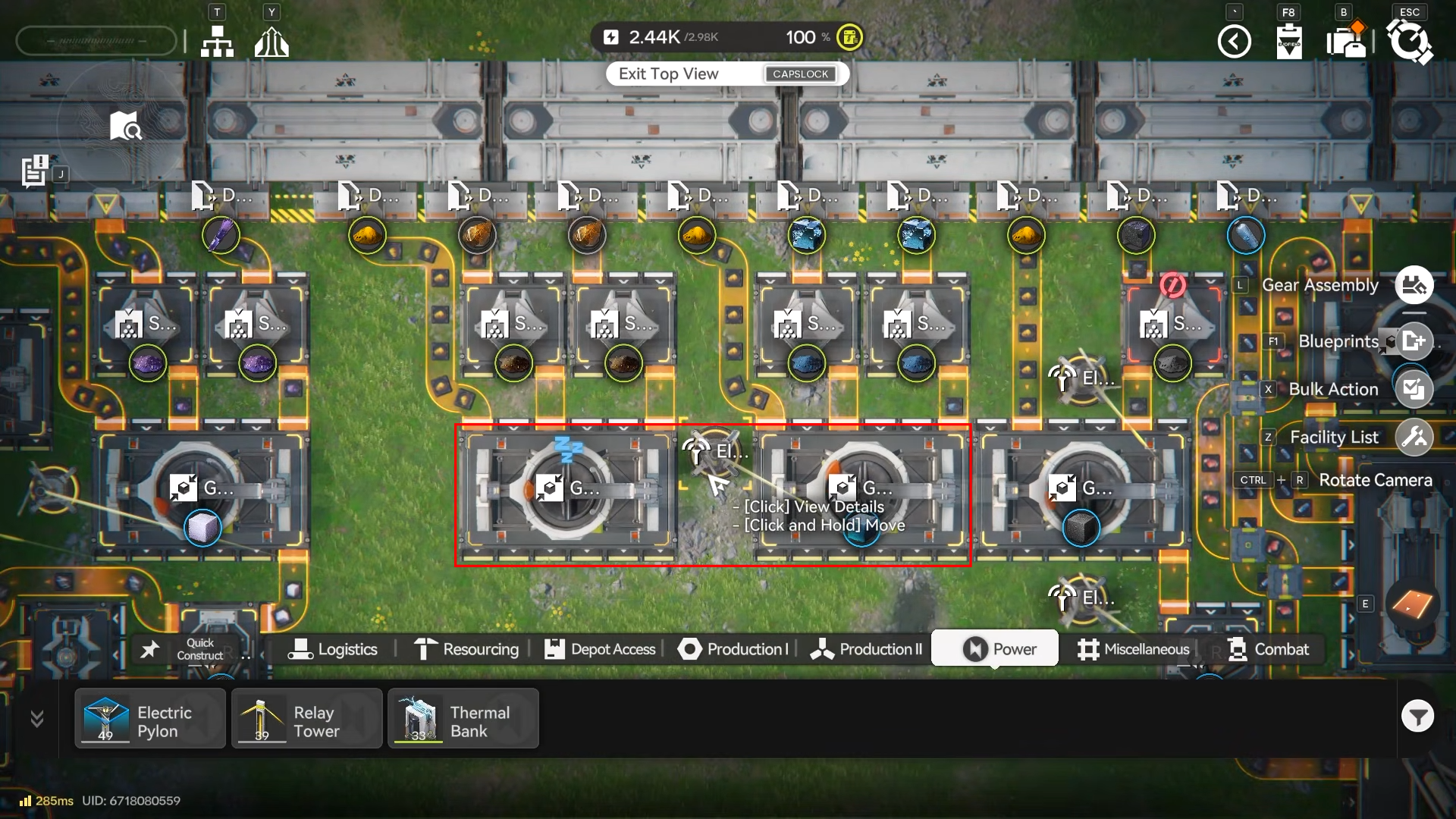Screen dimensions: 1456x819
Task: Activate Bulk Action mode
Action: click(1414, 390)
